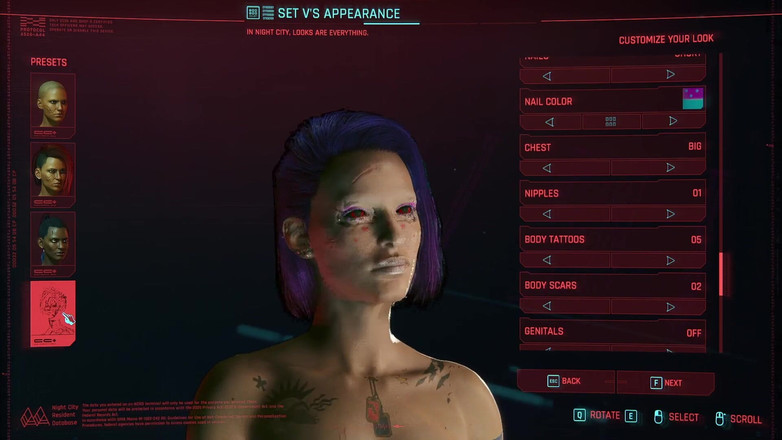Choose the red-haired preset portrait
The height and width of the screenshot is (440, 782).
point(52,173)
